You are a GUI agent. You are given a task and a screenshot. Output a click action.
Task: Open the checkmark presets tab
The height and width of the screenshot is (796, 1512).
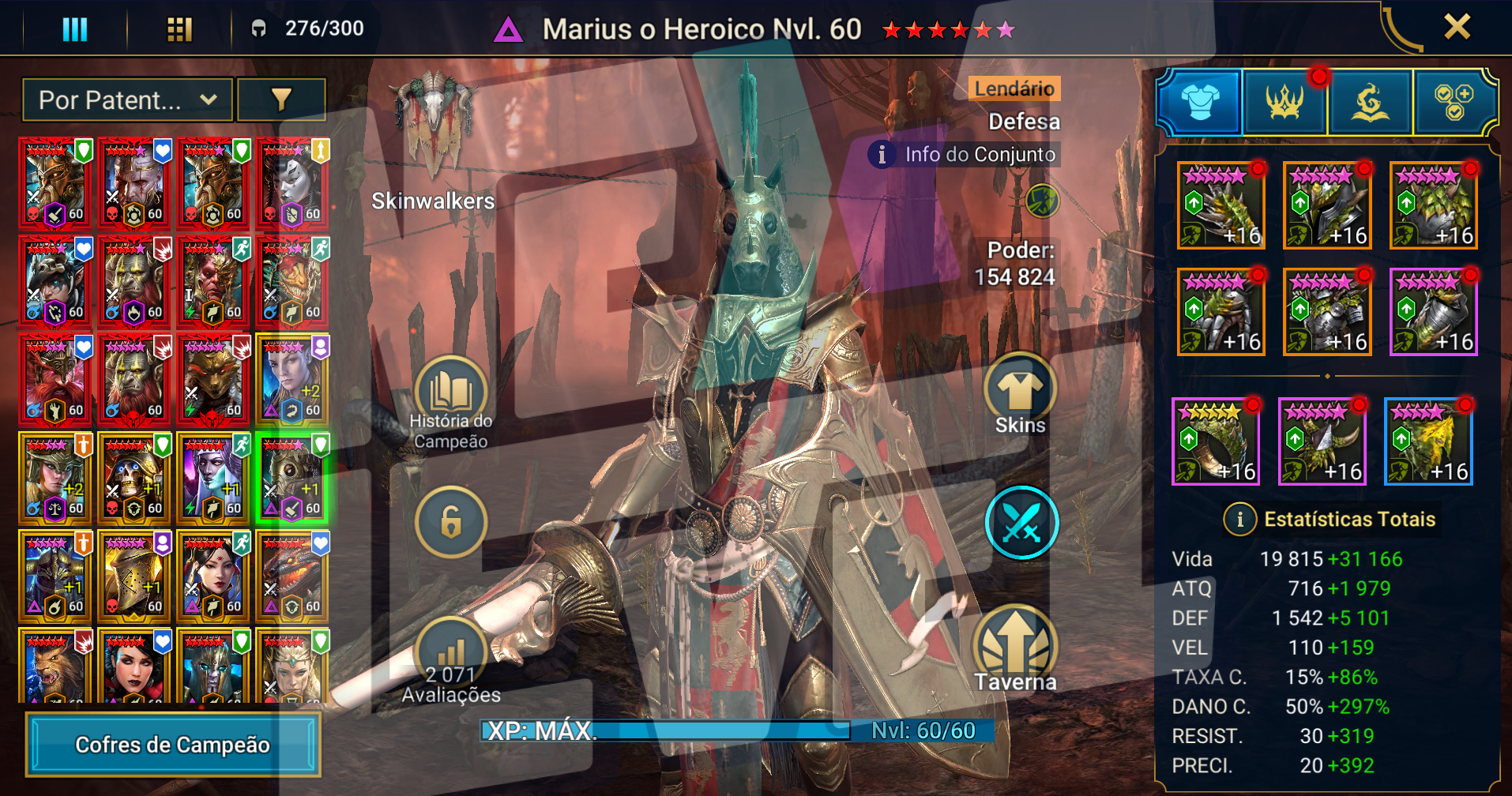1454,103
